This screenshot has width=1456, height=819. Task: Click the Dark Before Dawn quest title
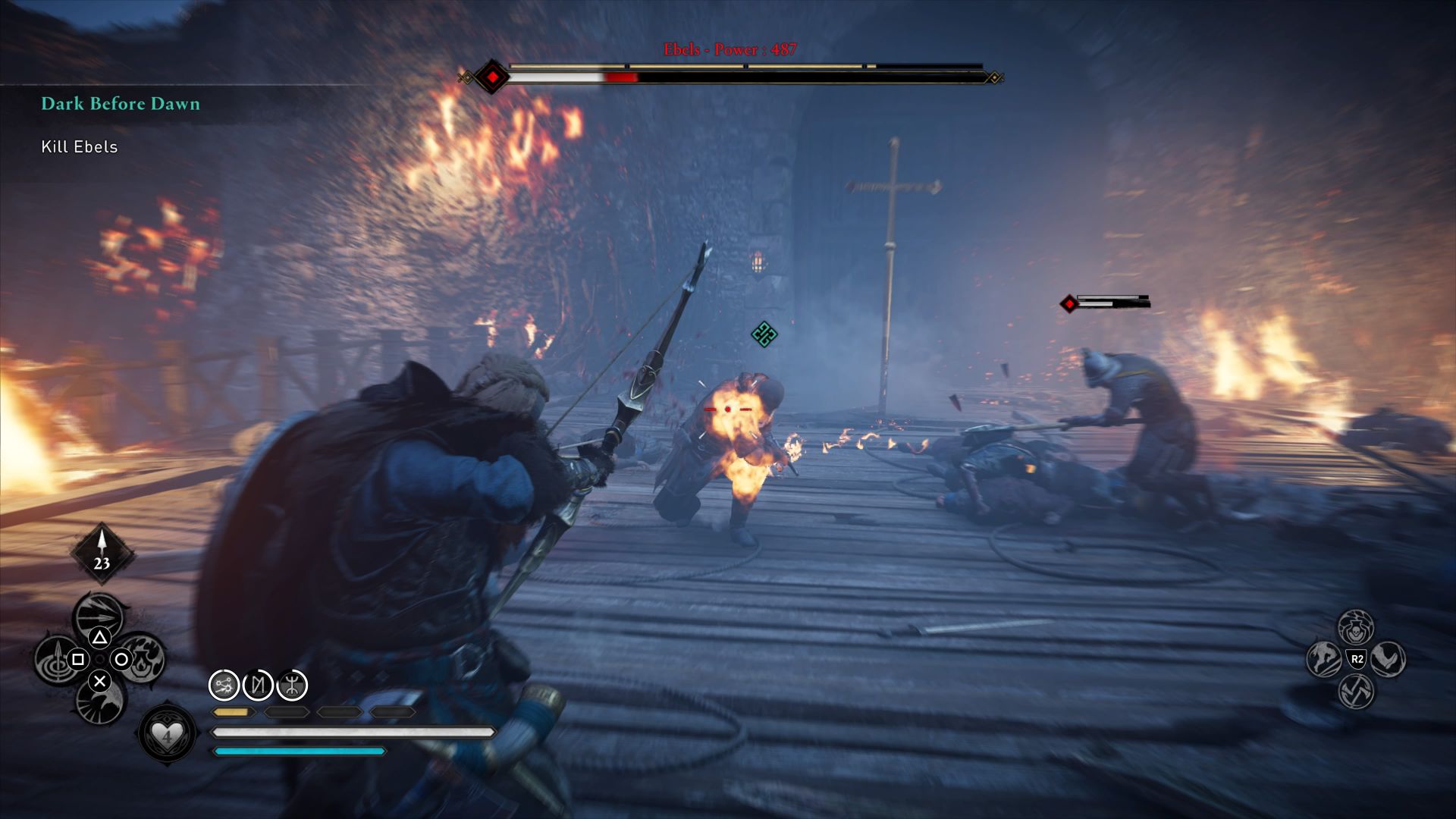pos(120,105)
